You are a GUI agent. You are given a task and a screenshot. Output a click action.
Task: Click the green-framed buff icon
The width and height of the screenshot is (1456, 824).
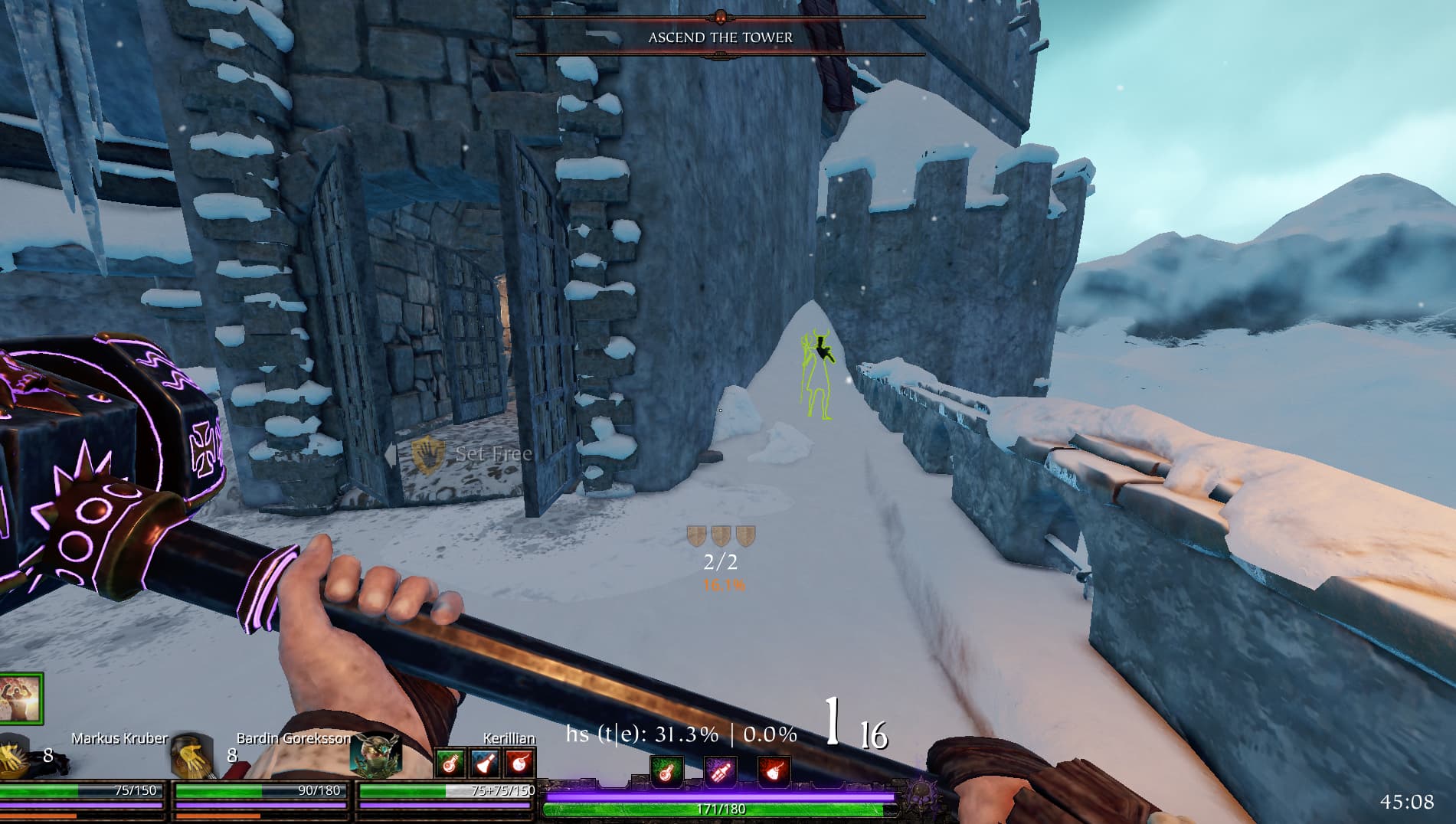coord(21,698)
